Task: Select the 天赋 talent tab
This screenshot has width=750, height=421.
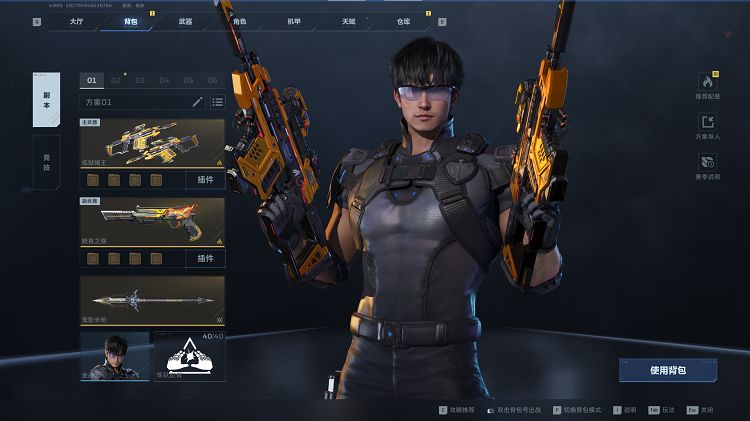Action: tap(348, 20)
